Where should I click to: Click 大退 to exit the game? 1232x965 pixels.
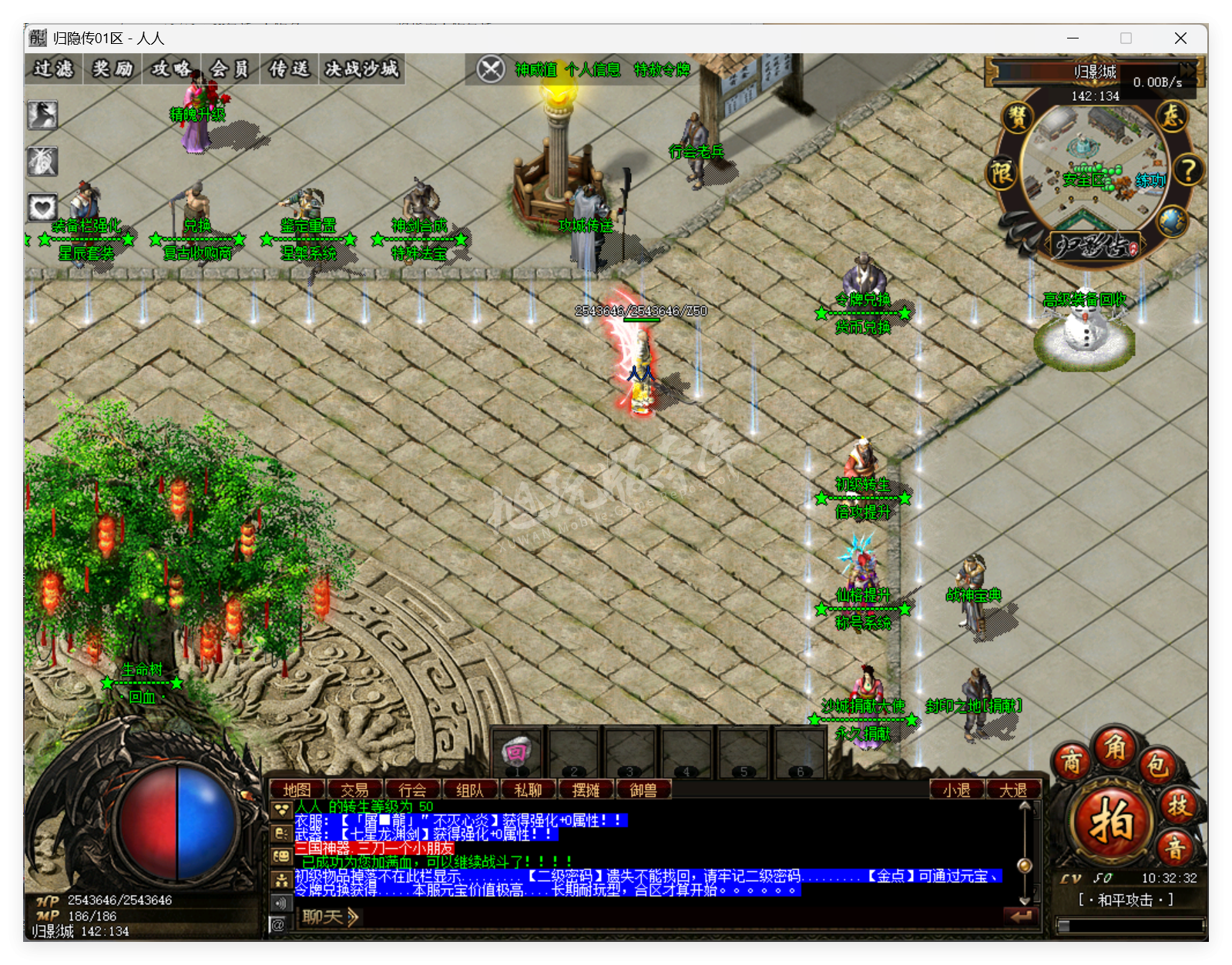pos(1015,789)
